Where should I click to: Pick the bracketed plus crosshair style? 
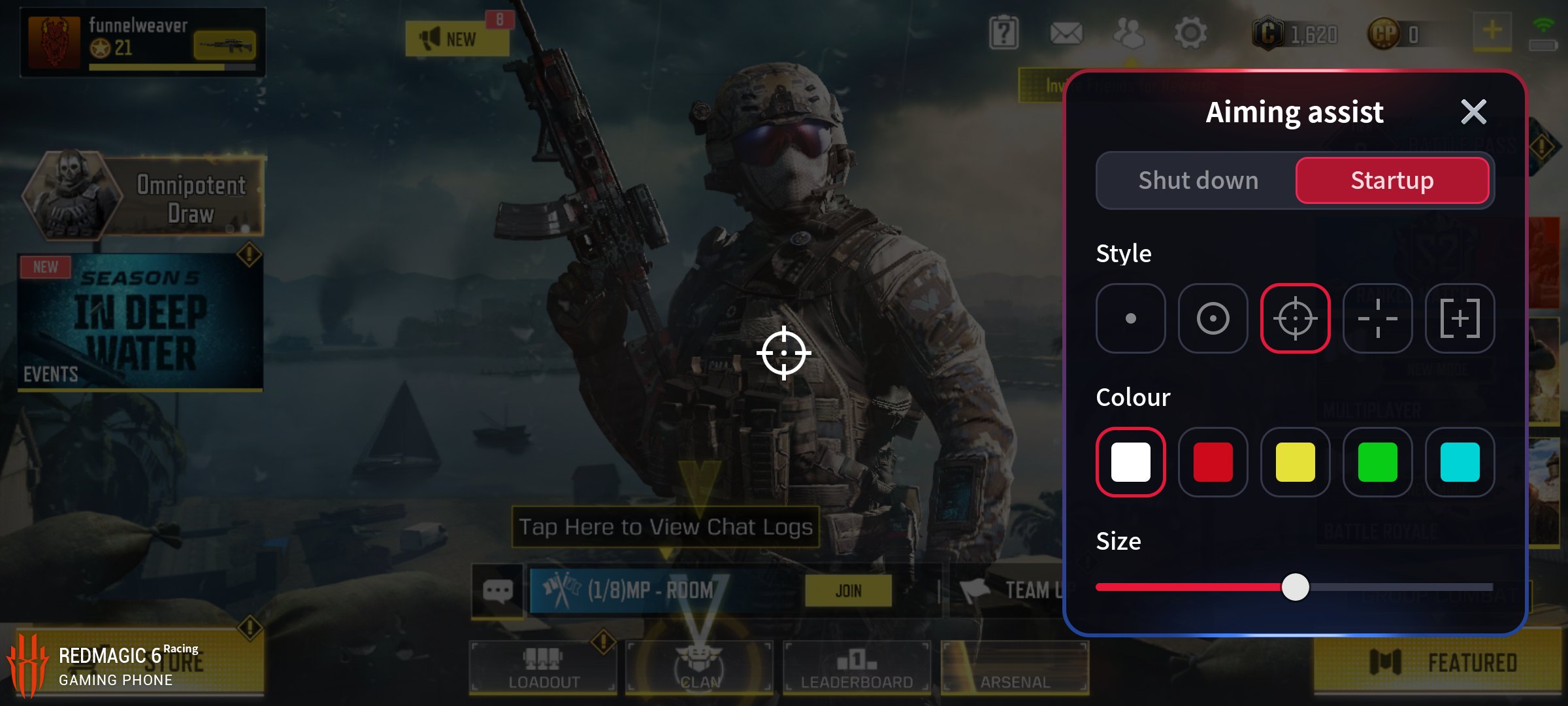point(1460,318)
